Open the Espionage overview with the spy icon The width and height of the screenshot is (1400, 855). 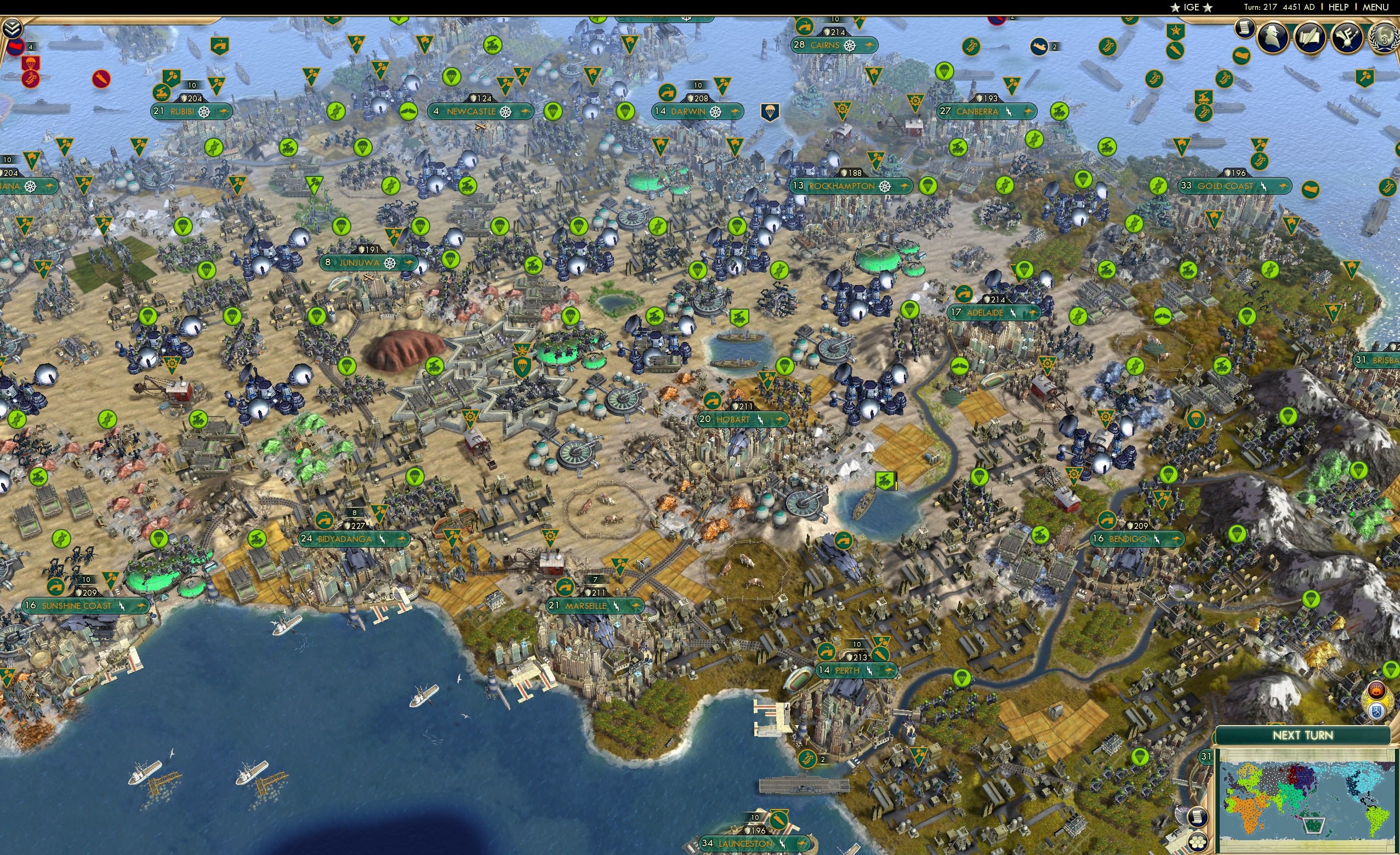(1273, 36)
